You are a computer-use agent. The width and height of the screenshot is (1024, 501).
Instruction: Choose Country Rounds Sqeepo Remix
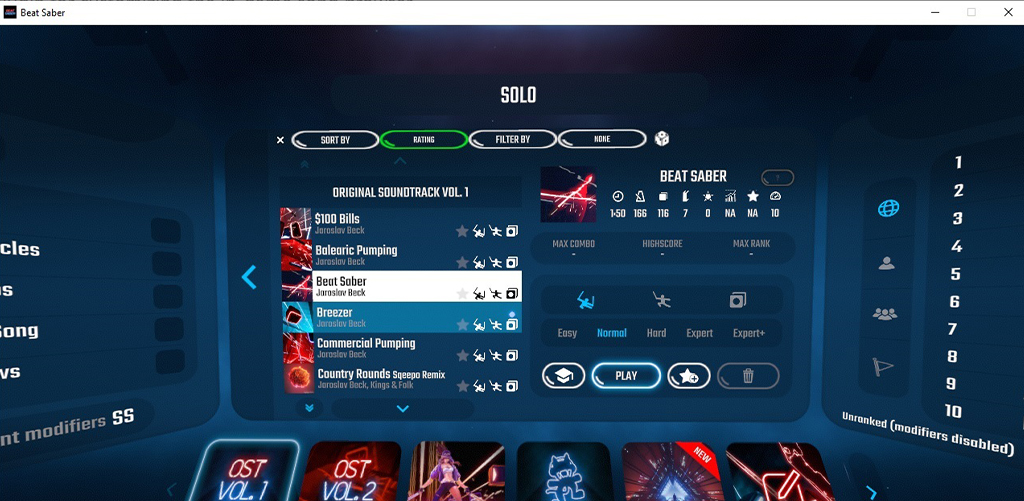[380, 379]
